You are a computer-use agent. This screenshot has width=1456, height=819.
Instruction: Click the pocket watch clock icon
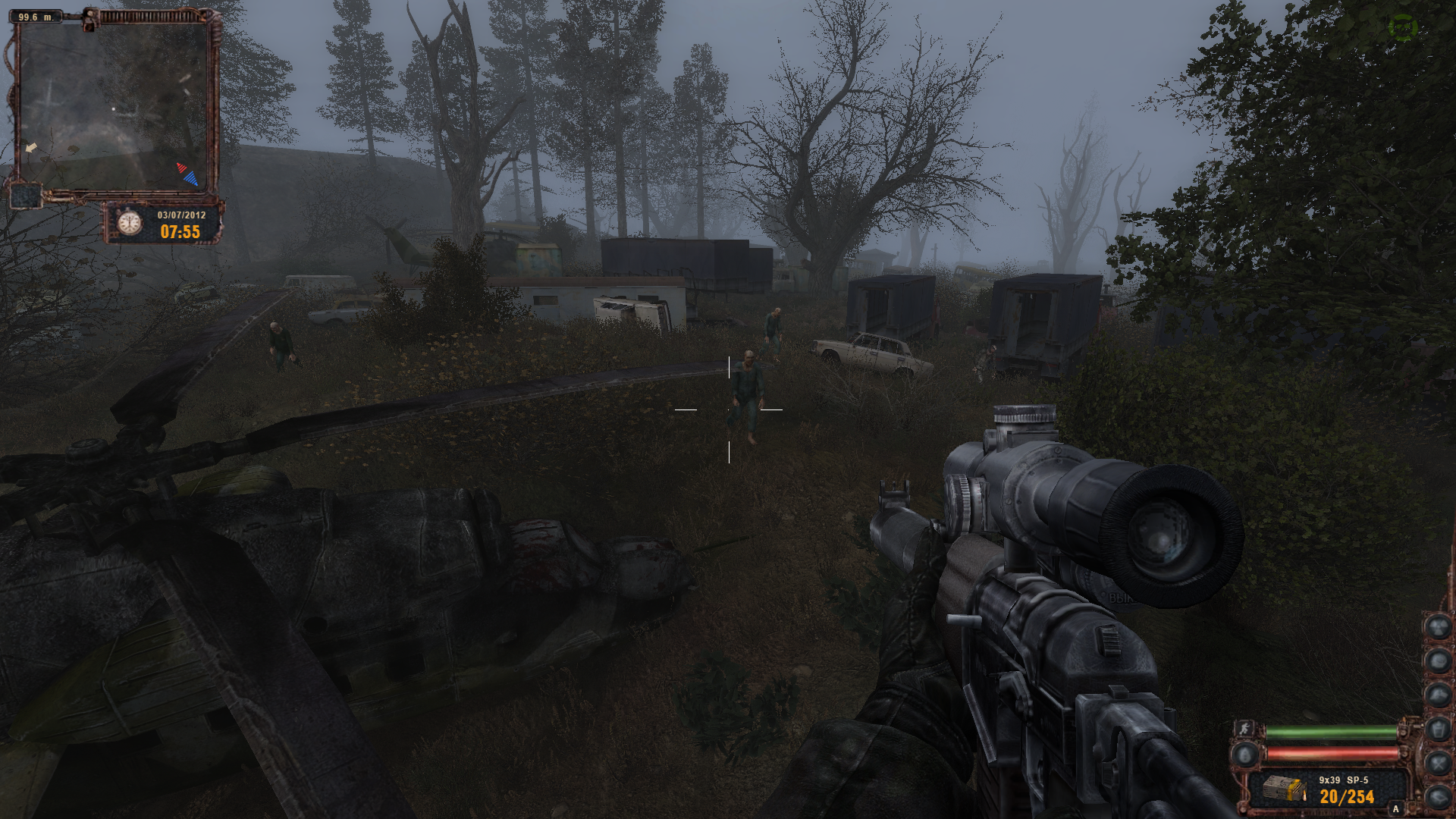click(130, 222)
